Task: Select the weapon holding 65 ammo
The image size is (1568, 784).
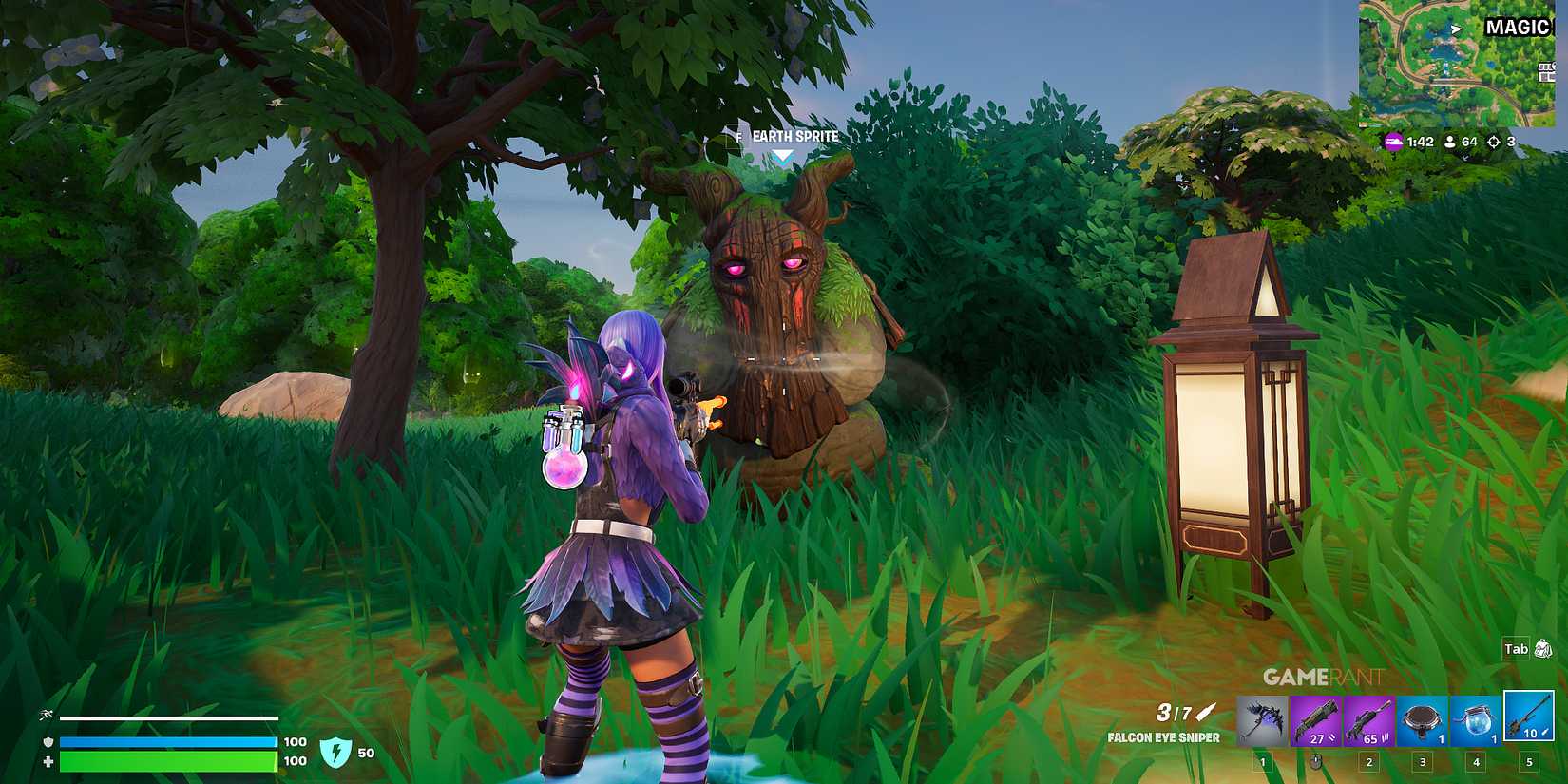Action: (1367, 719)
